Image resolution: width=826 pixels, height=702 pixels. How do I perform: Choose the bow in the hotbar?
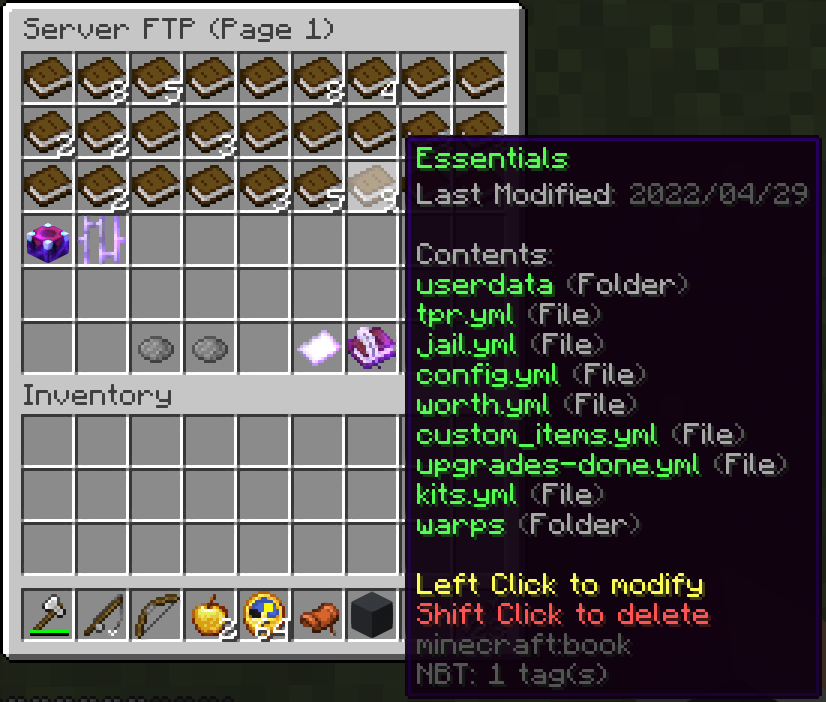click(156, 614)
